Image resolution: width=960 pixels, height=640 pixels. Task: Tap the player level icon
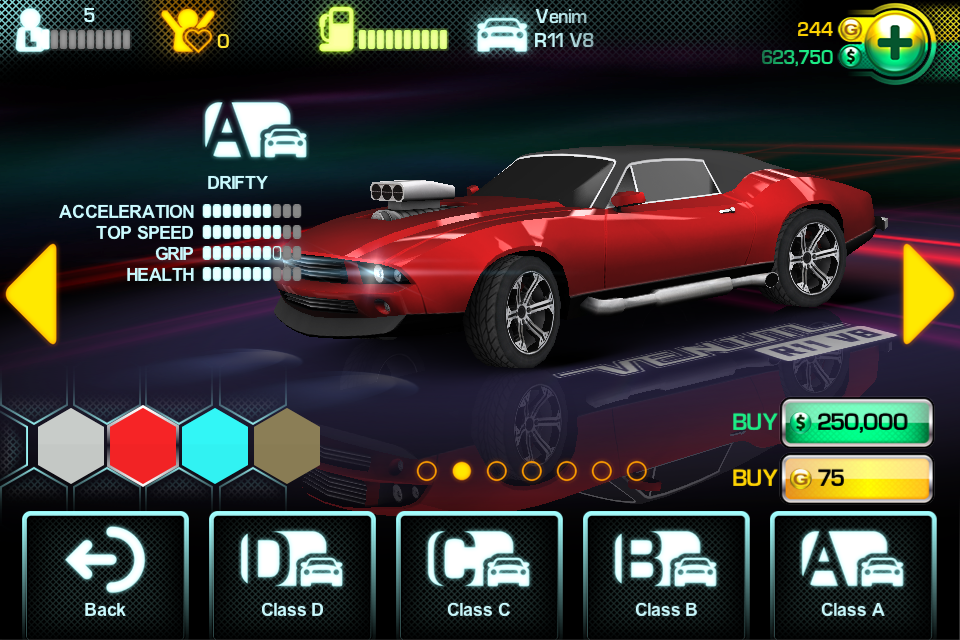(x=32, y=30)
